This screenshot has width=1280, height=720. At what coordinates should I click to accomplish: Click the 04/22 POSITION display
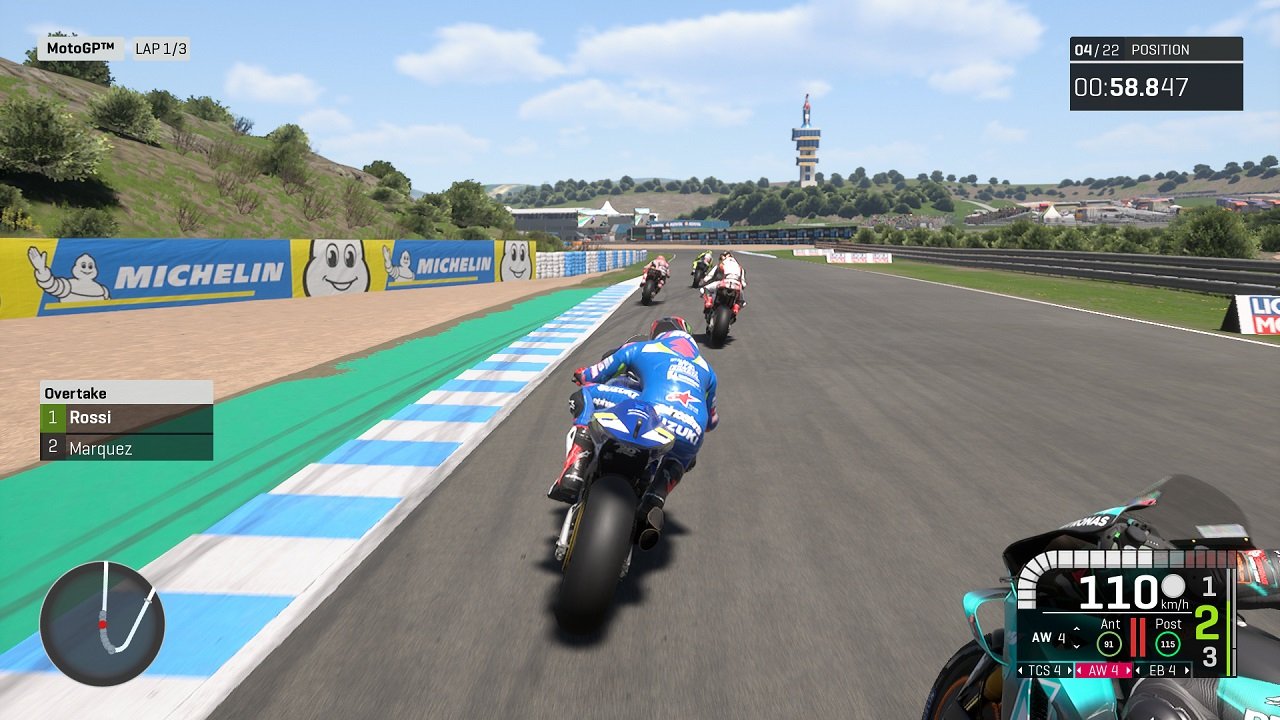pyautogui.click(x=1133, y=49)
